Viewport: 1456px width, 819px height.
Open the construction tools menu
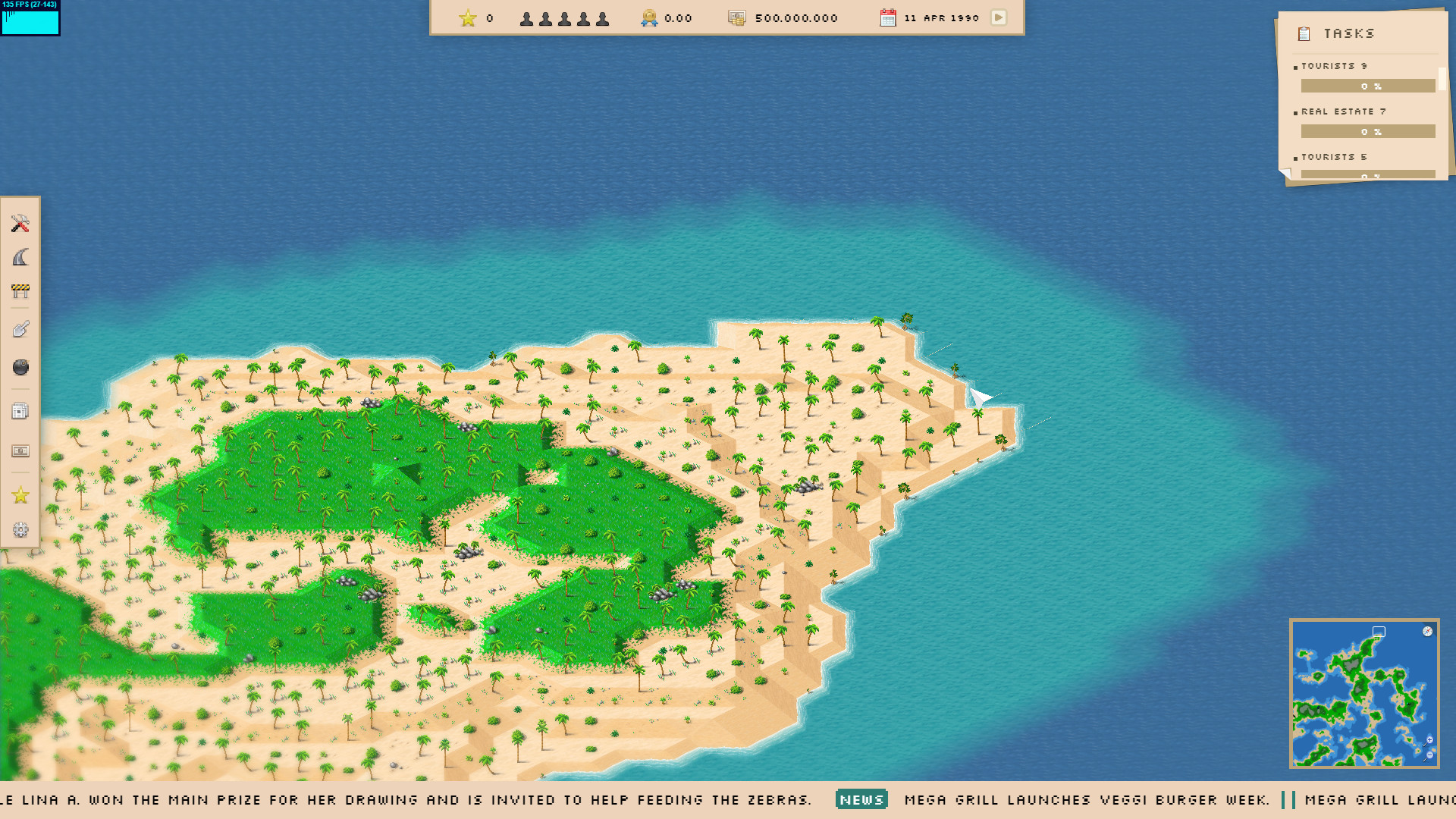pyautogui.click(x=20, y=224)
